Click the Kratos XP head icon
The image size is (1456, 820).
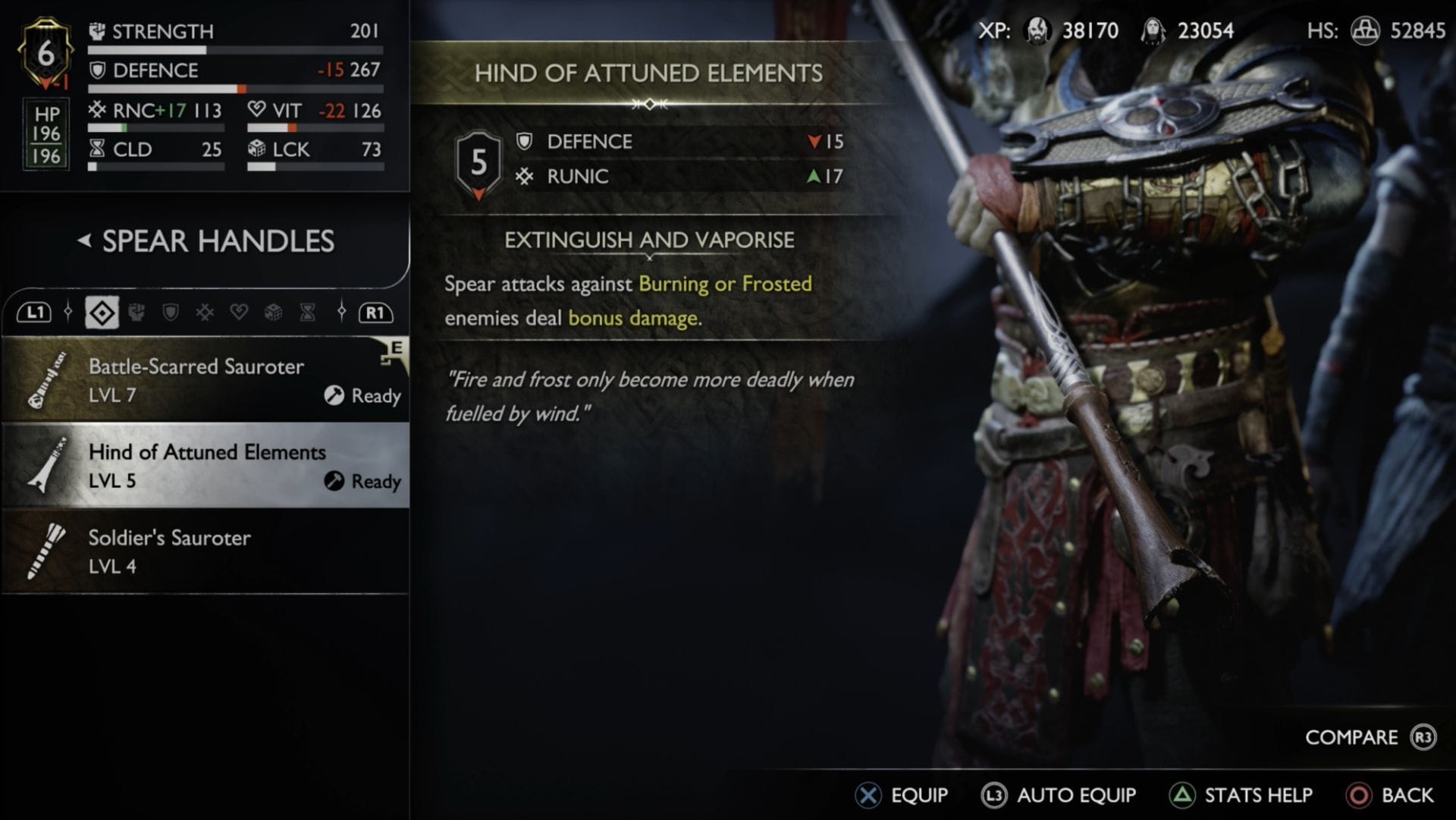[1038, 30]
